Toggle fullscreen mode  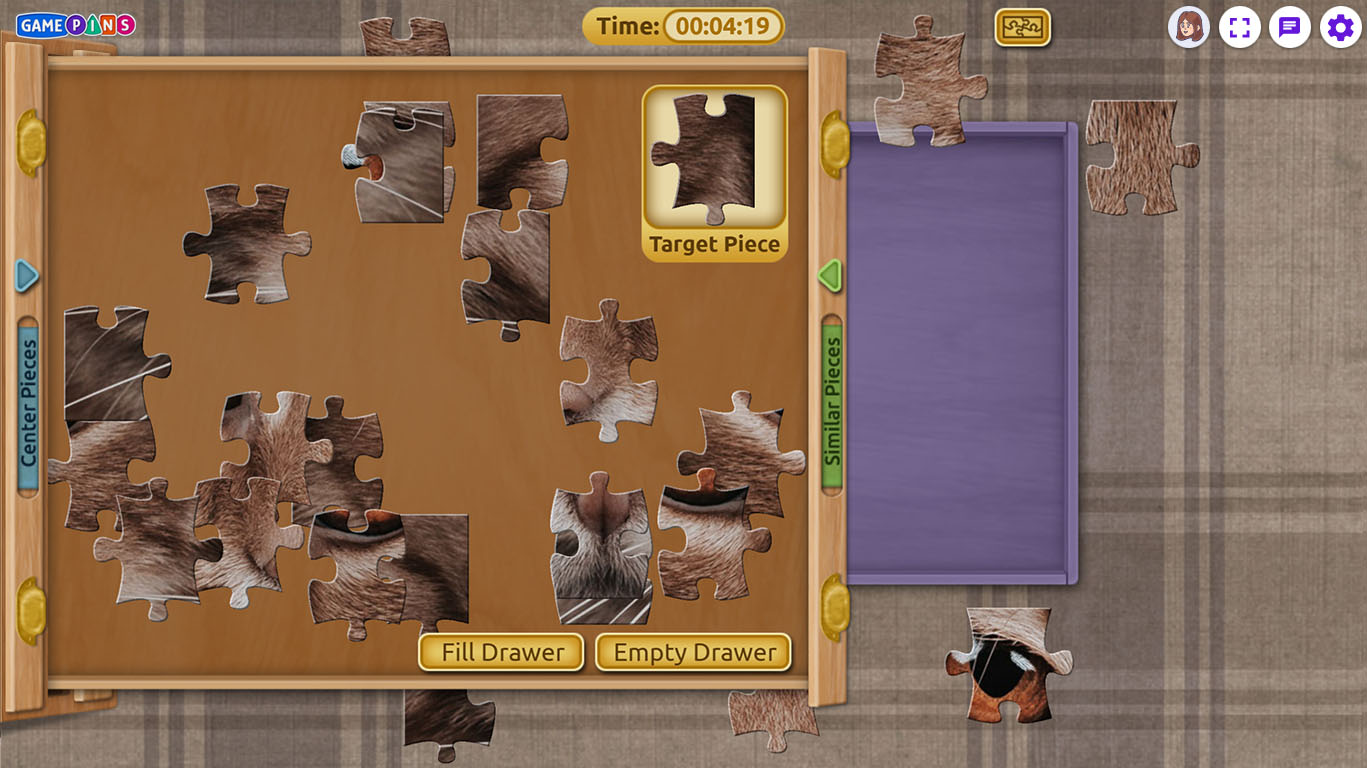[1239, 27]
